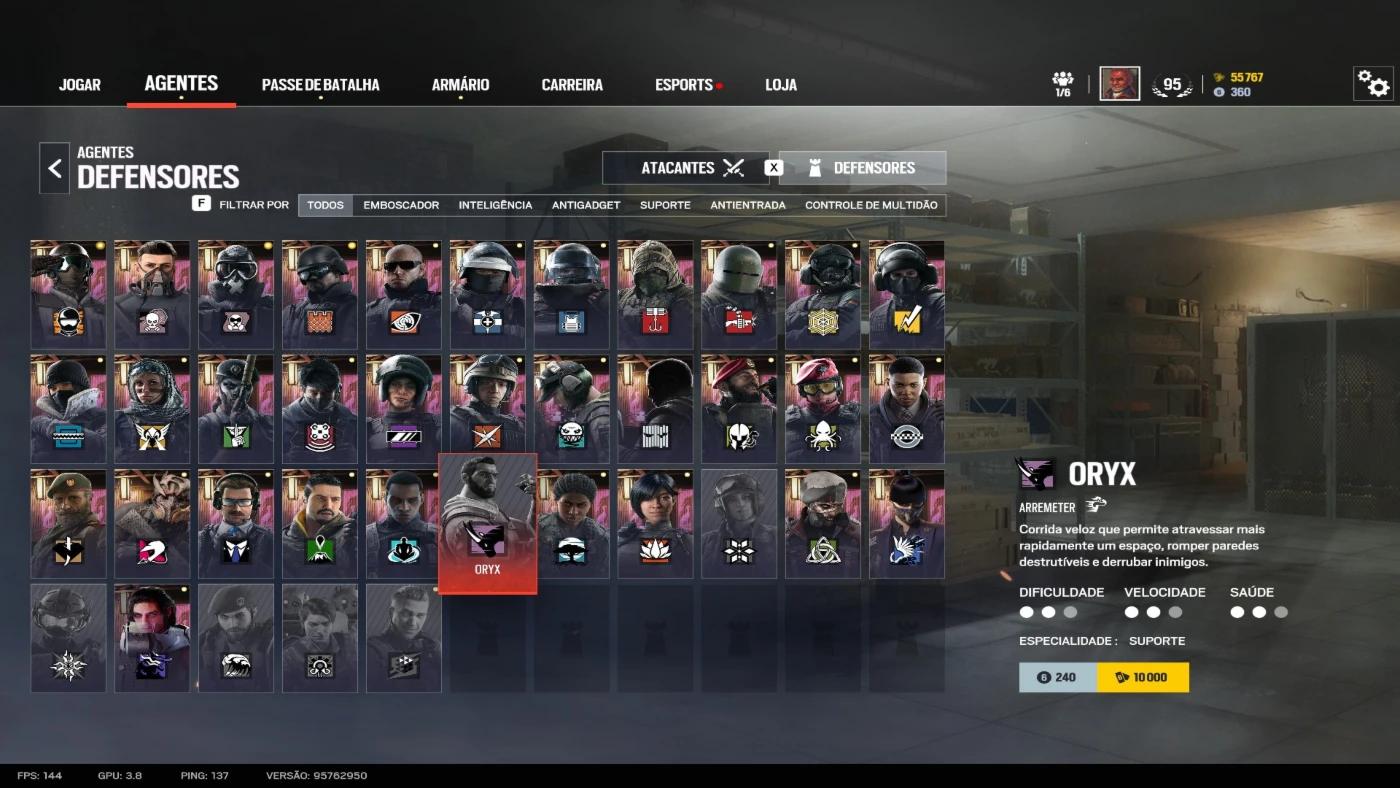Filter by Antientrada specialty
This screenshot has height=788, width=1400.
[748, 205]
